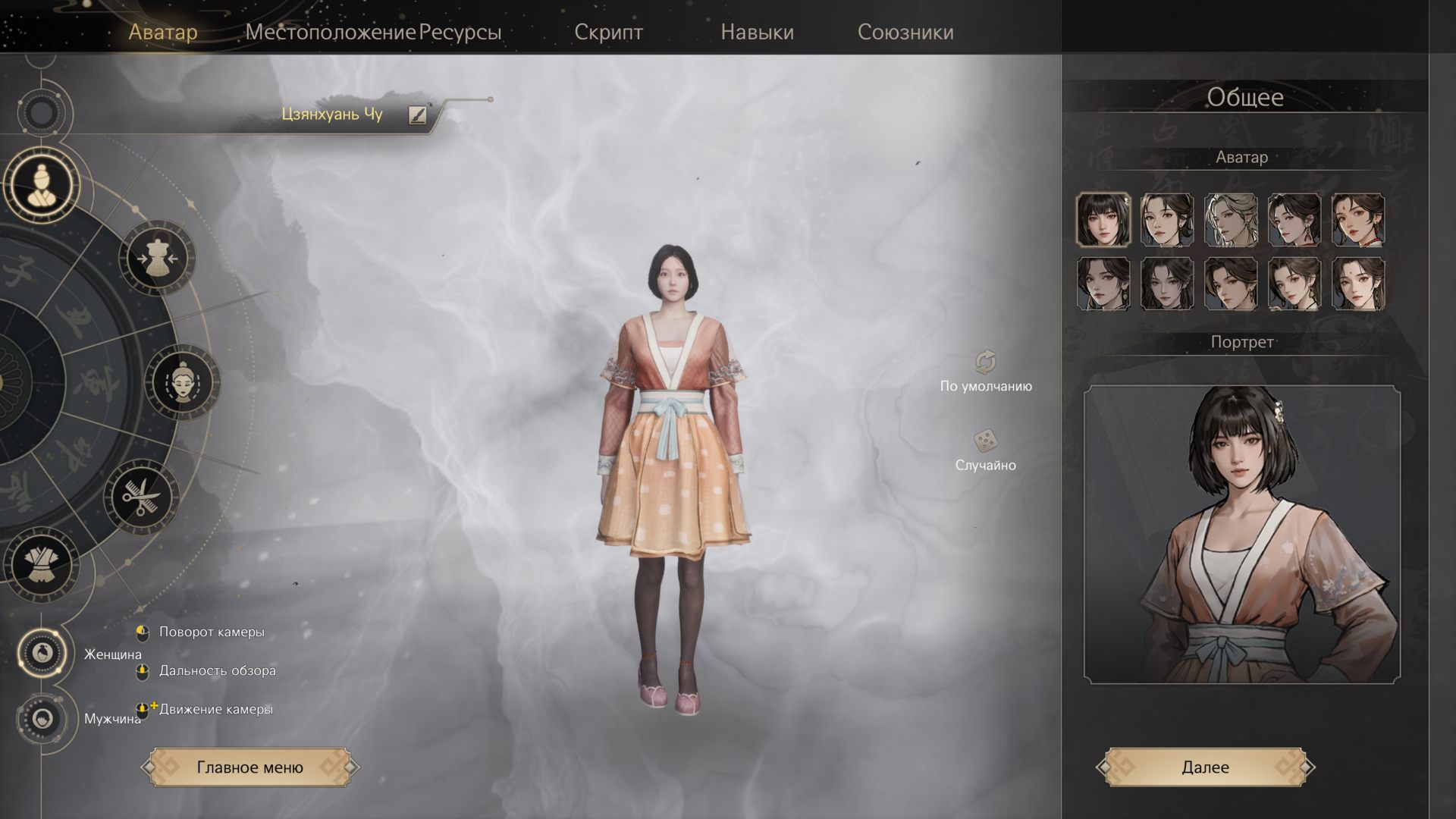Select the Навыки tab
1456x819 pixels.
point(757,32)
